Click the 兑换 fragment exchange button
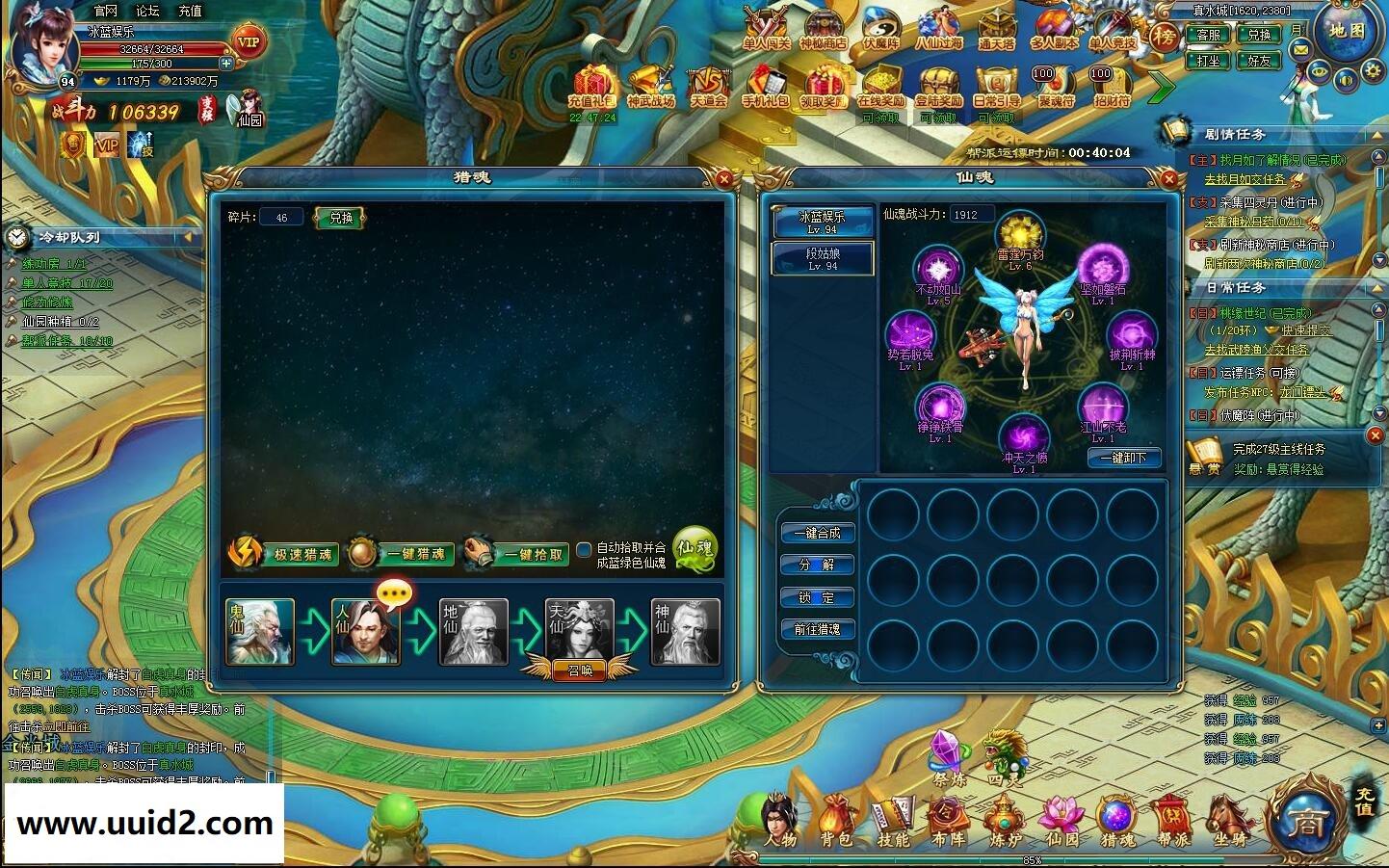The width and height of the screenshot is (1389, 868). pos(341,218)
